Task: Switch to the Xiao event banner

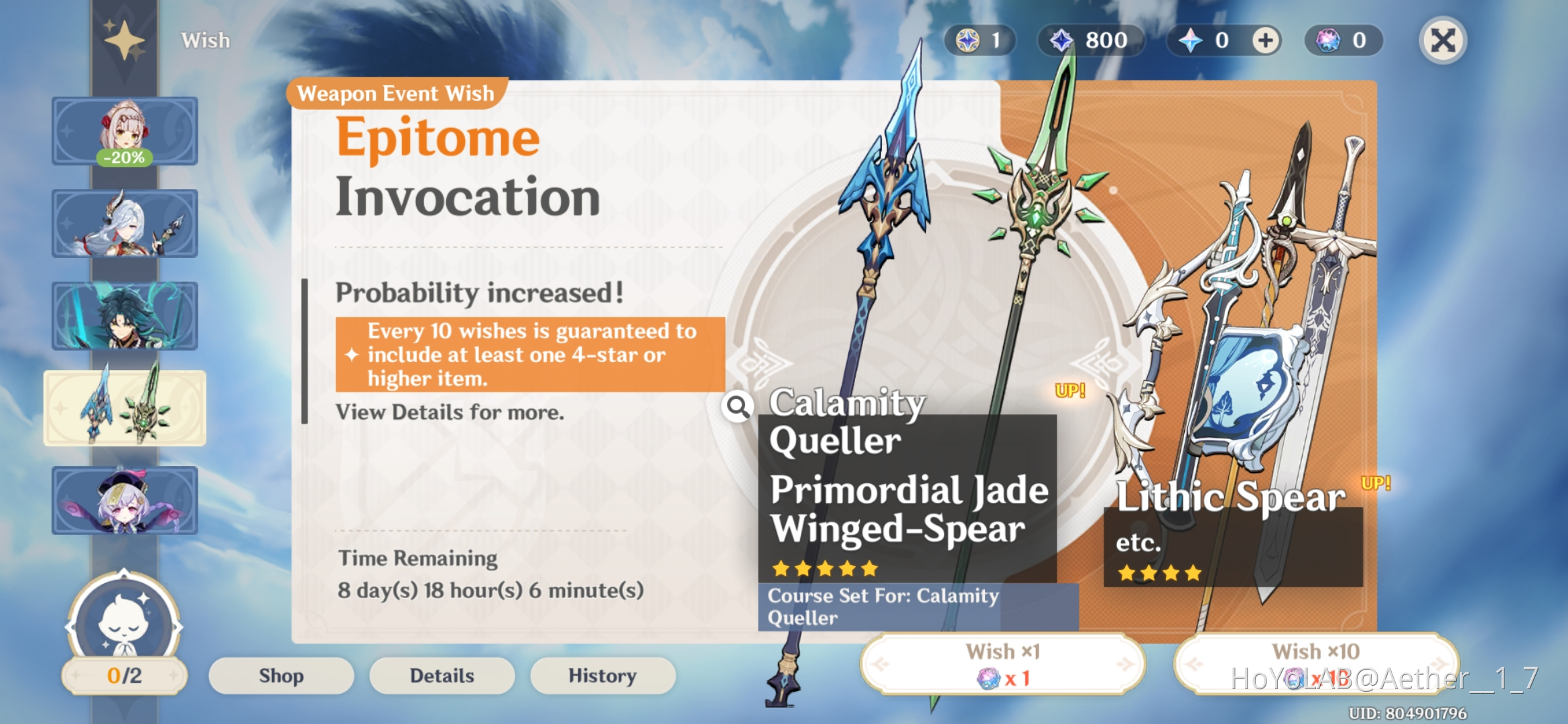Action: click(125, 316)
